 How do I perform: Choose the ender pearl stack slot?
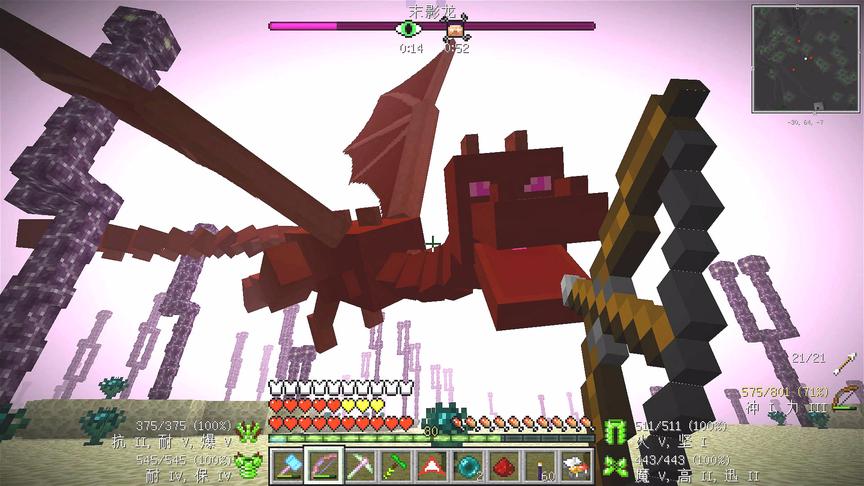coord(468,465)
